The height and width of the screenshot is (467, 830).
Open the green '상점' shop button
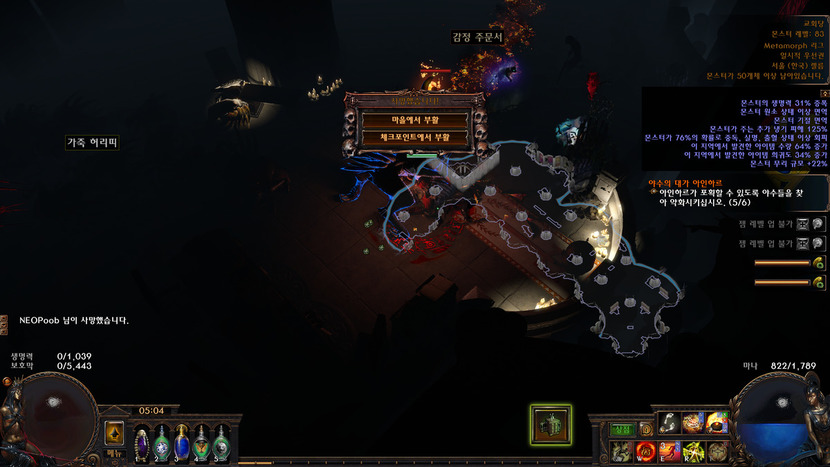point(621,429)
